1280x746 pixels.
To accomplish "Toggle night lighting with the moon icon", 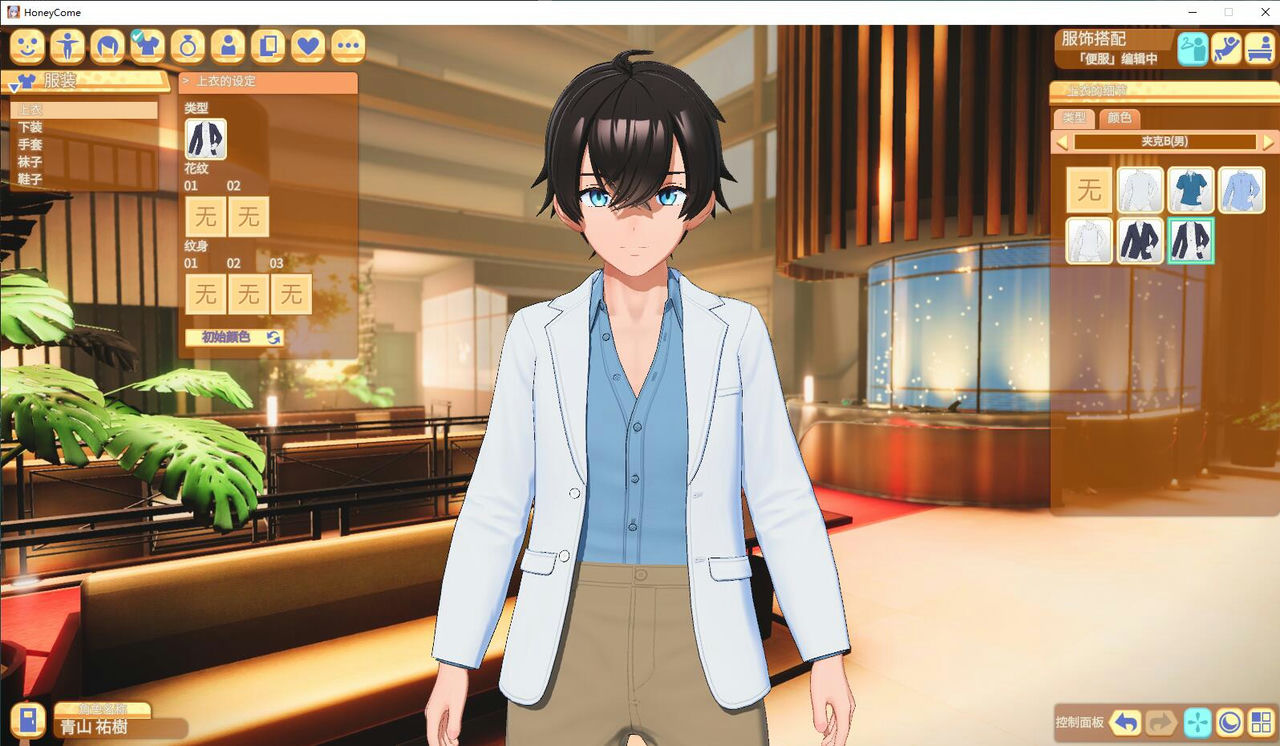I will (1228, 722).
